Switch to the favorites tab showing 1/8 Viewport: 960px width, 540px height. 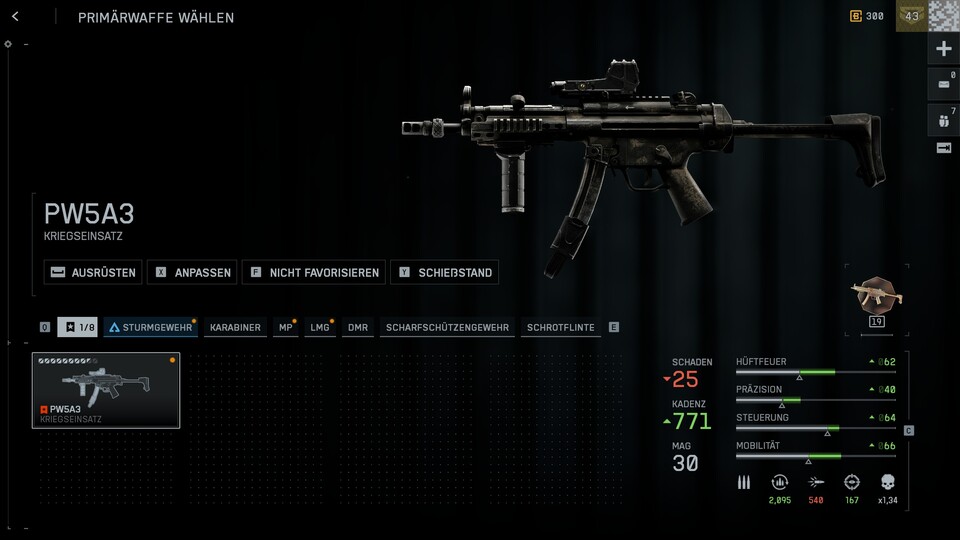77,327
